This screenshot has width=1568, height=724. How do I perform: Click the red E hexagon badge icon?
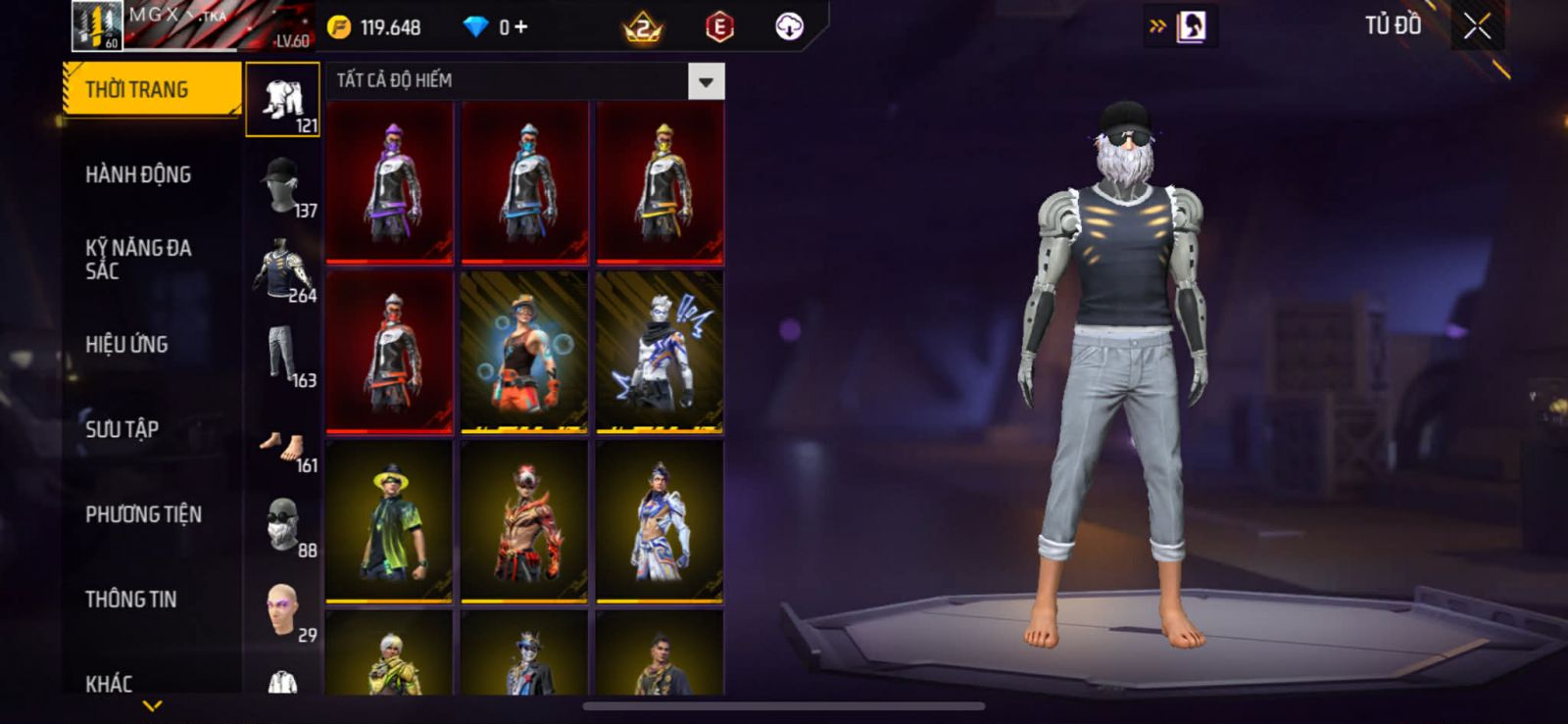(719, 27)
